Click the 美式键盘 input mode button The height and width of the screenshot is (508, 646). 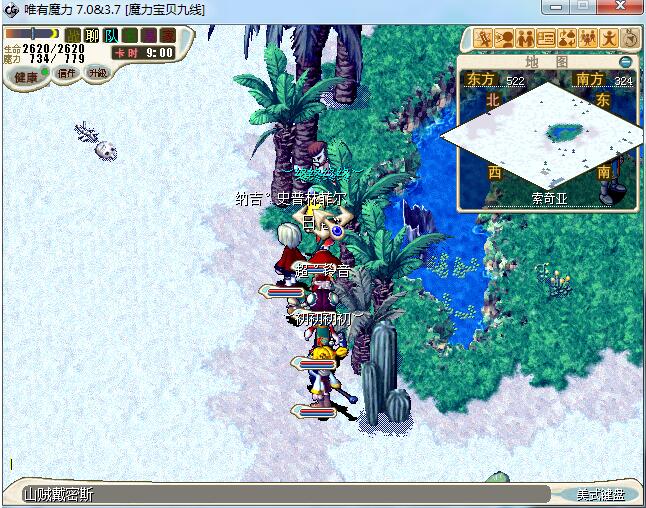(600, 494)
